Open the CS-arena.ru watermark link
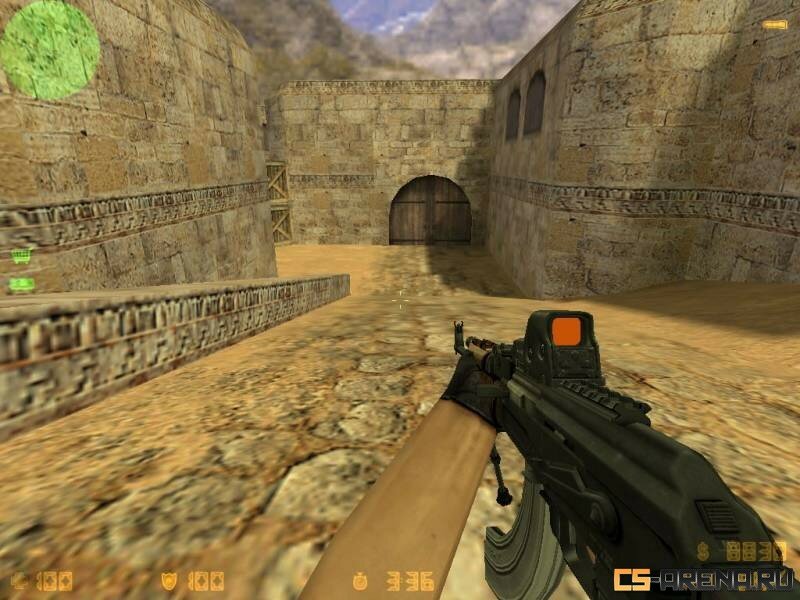Image resolution: width=800 pixels, height=600 pixels. [703, 578]
